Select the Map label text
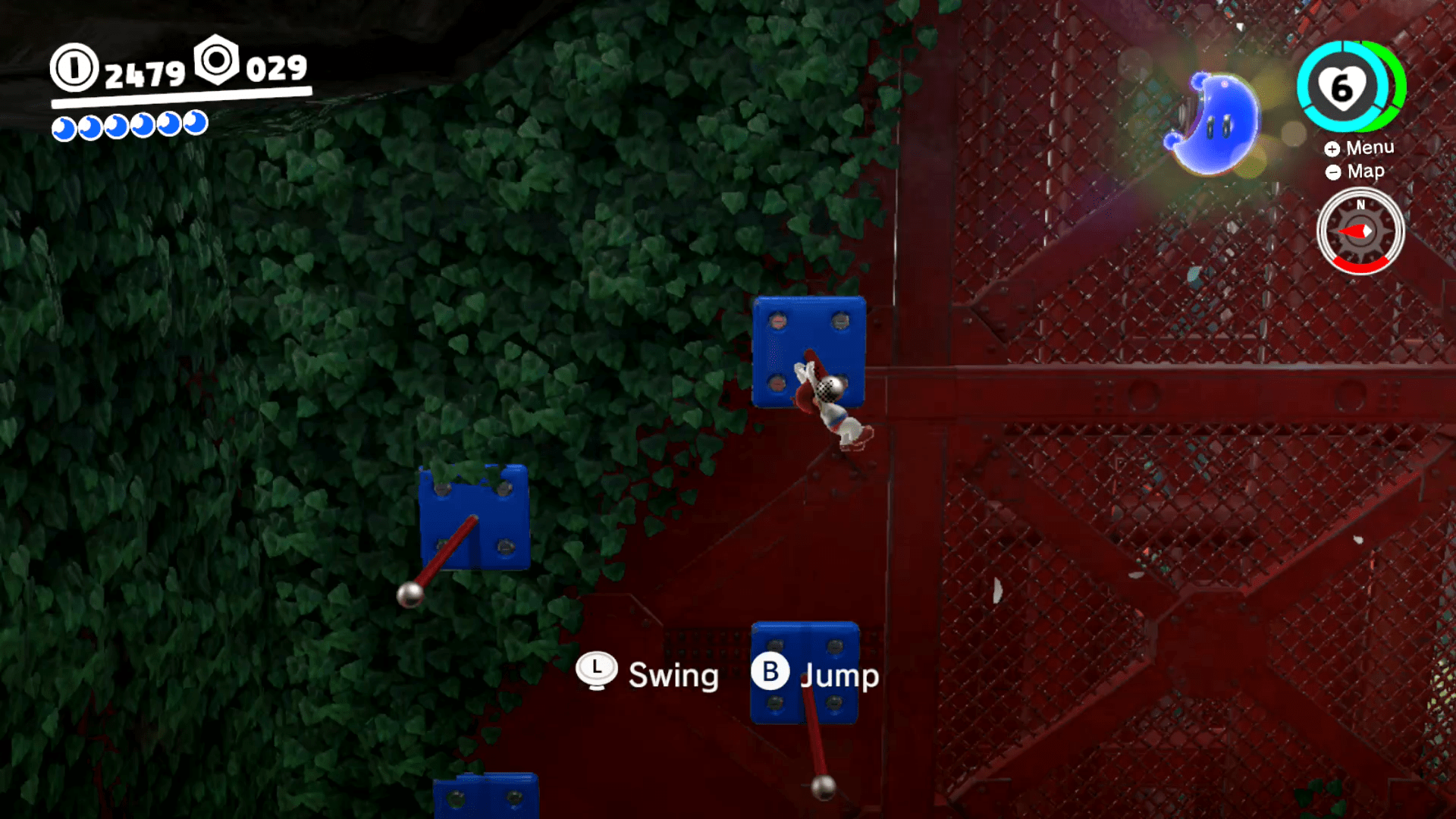This screenshot has width=1456, height=819. coord(1365,171)
